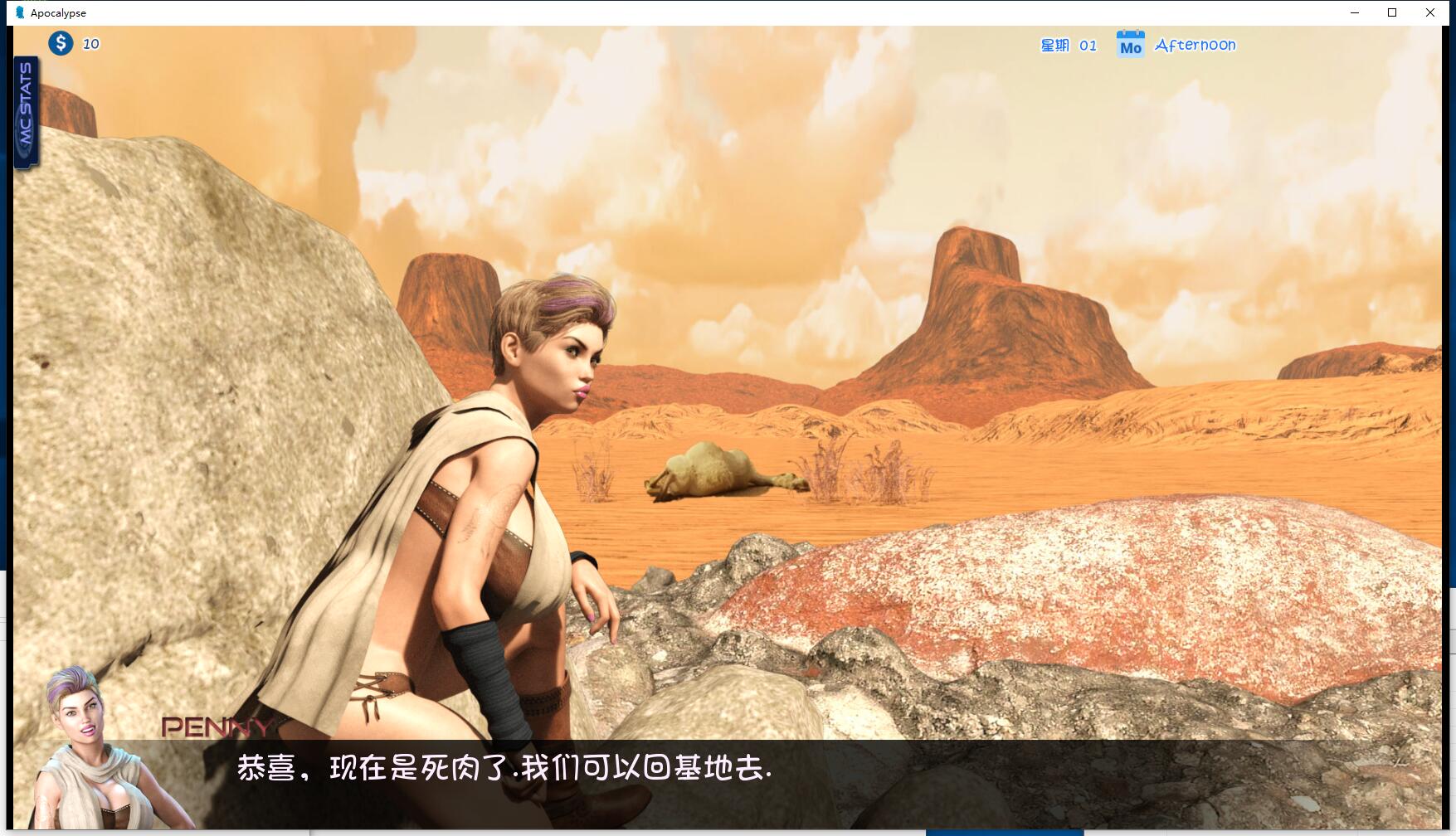1456x836 pixels.
Task: Click the dollar coin currency icon
Action: [x=60, y=43]
